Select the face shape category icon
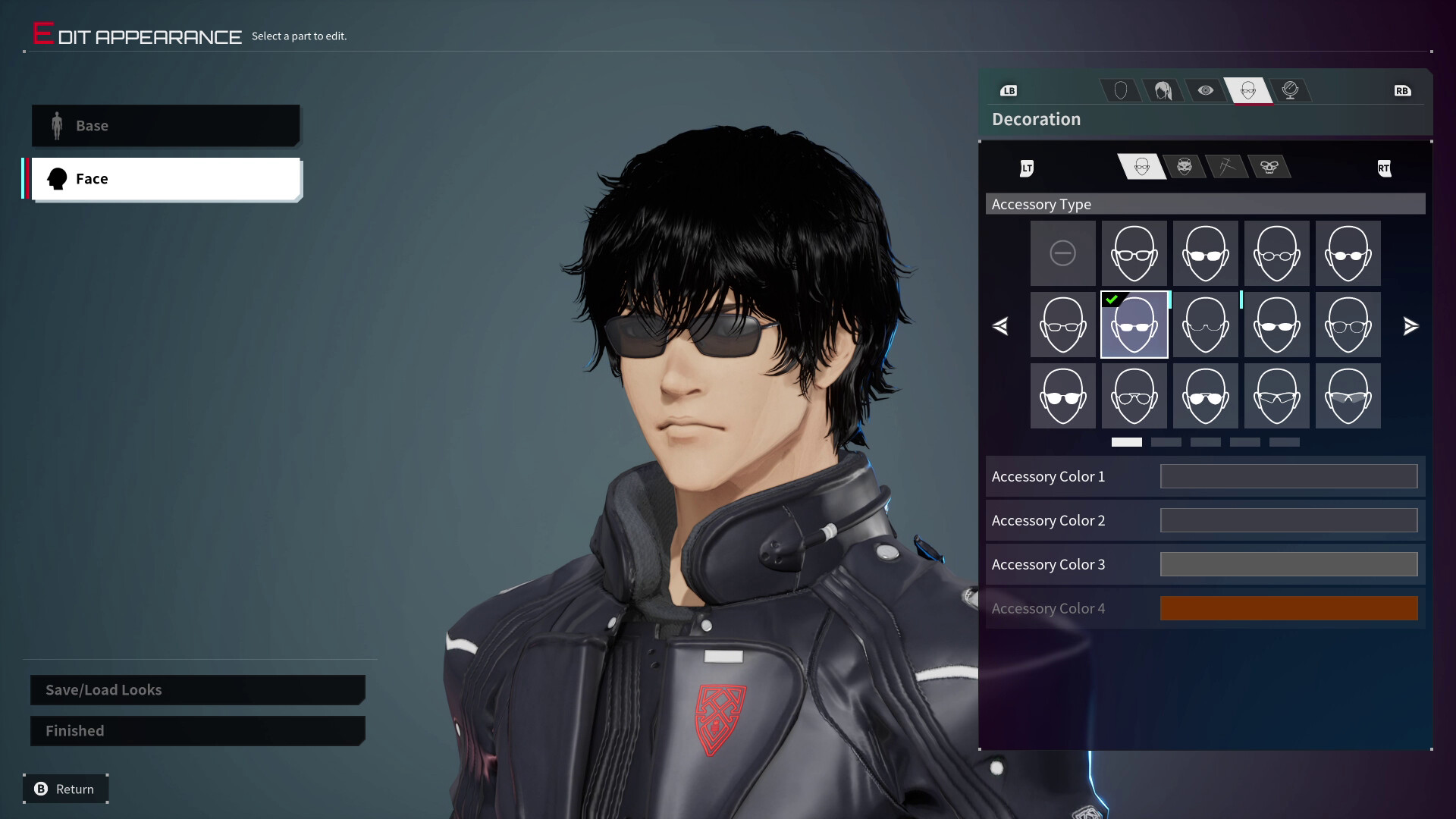The height and width of the screenshot is (819, 1456). (x=1121, y=90)
